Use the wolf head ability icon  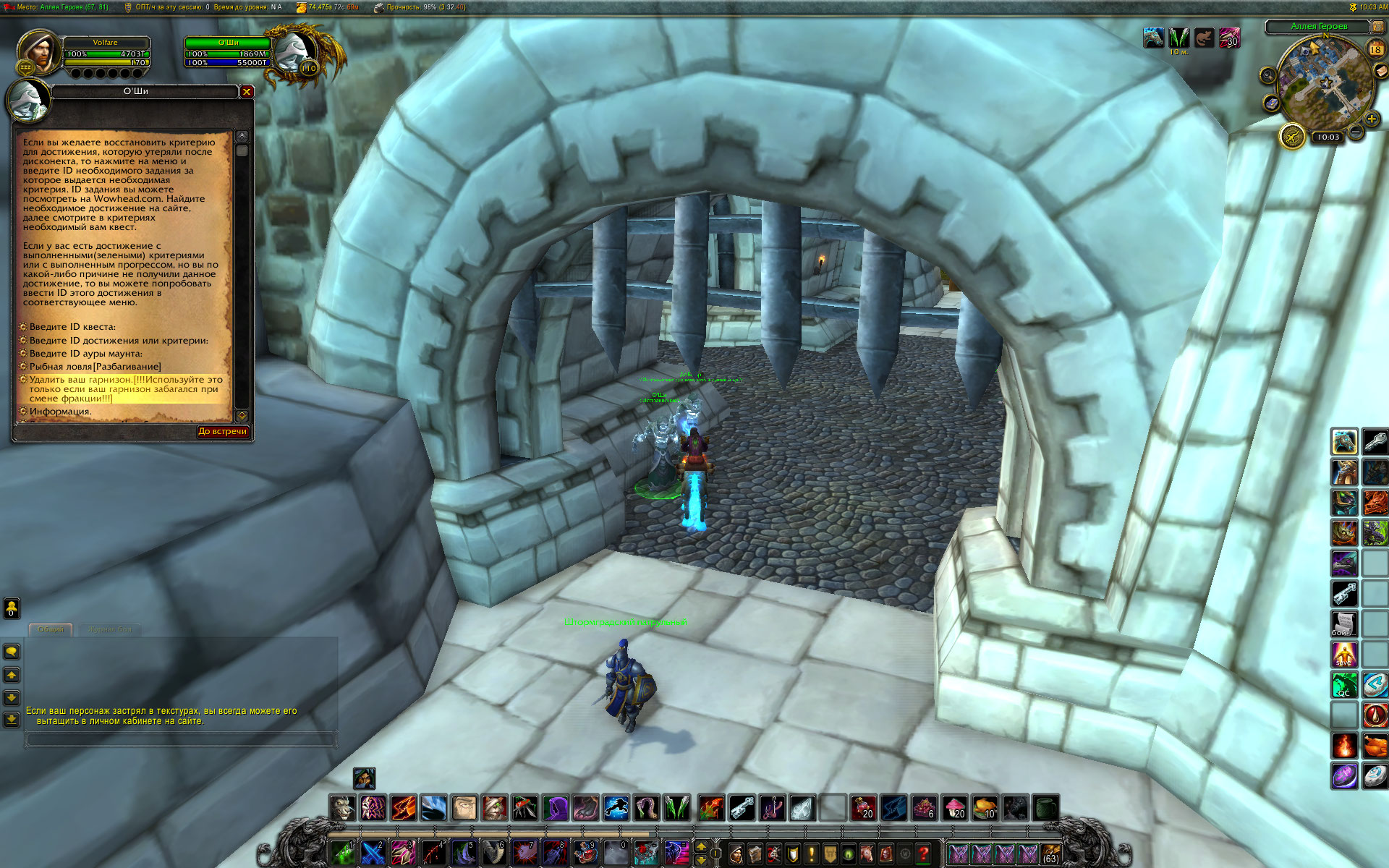tap(343, 808)
